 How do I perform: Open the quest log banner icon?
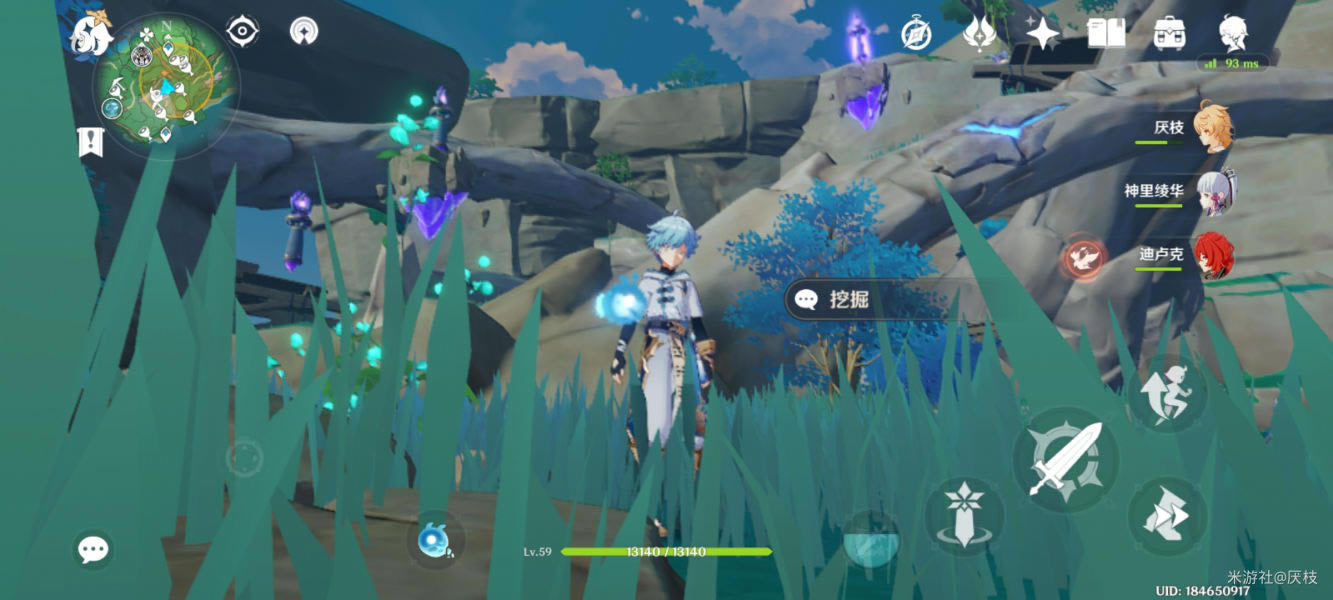90,143
